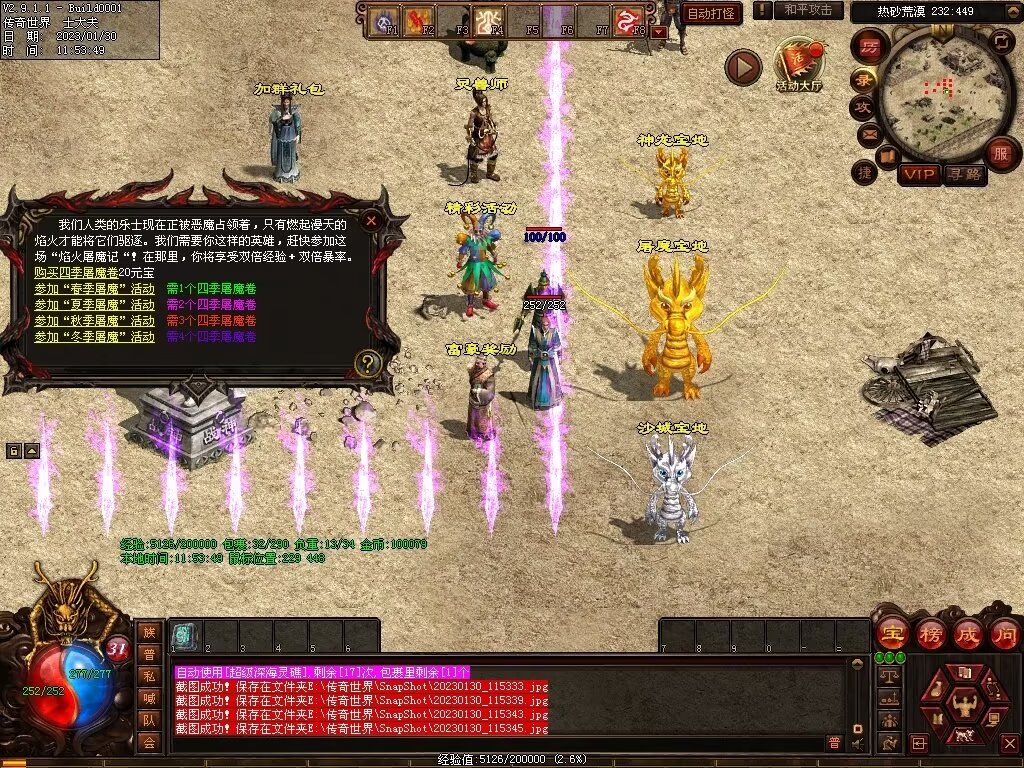Activate the red dragon skill on F8

629,21
